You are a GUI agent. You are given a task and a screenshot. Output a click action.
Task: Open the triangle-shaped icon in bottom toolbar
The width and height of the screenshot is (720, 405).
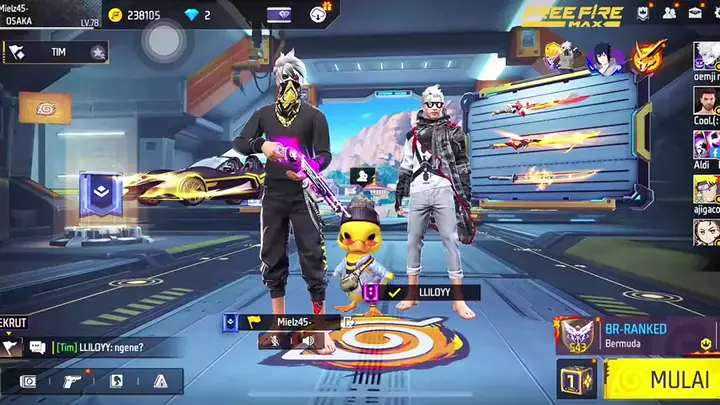(x=160, y=381)
